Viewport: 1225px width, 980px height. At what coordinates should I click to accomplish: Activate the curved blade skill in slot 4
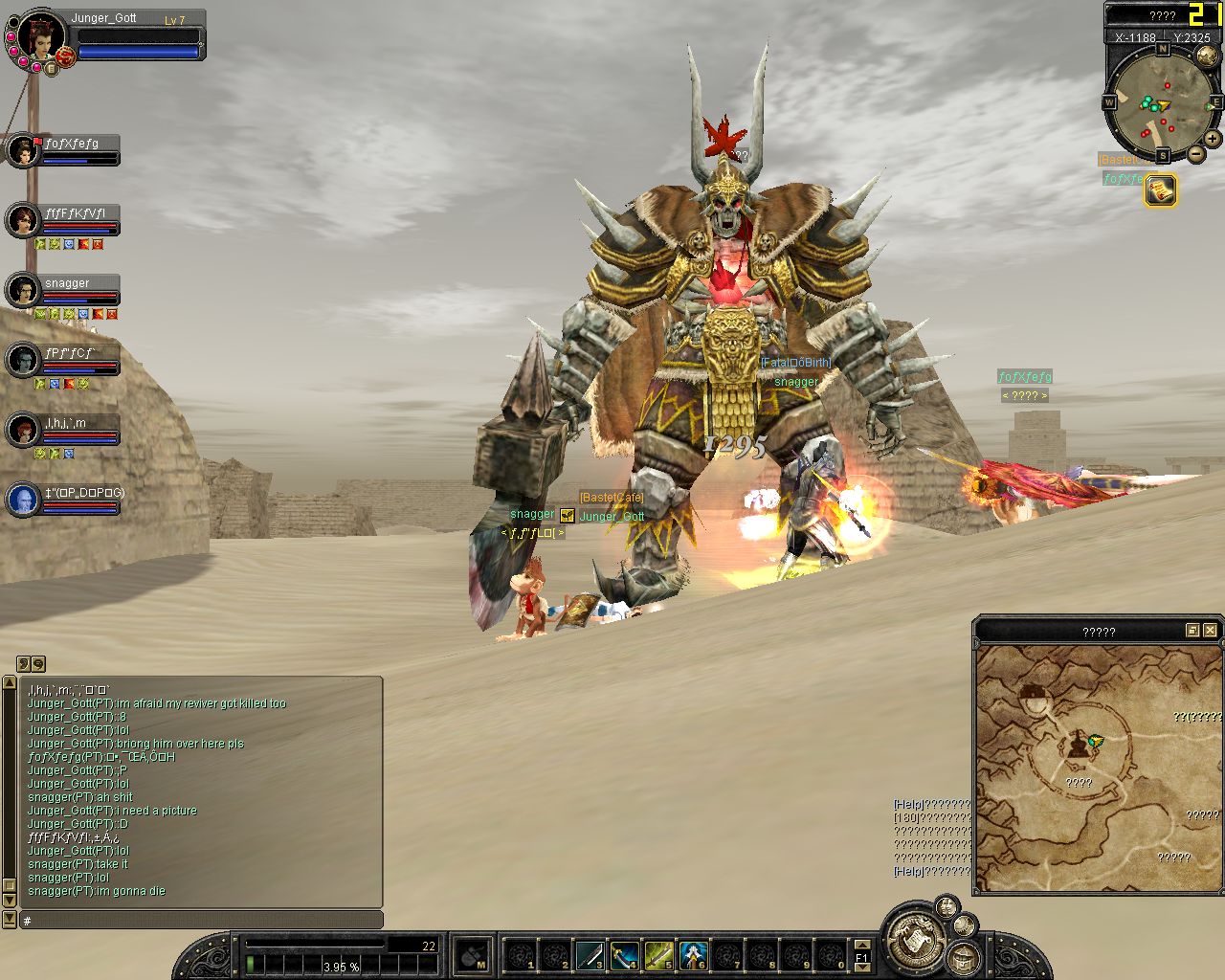624,955
